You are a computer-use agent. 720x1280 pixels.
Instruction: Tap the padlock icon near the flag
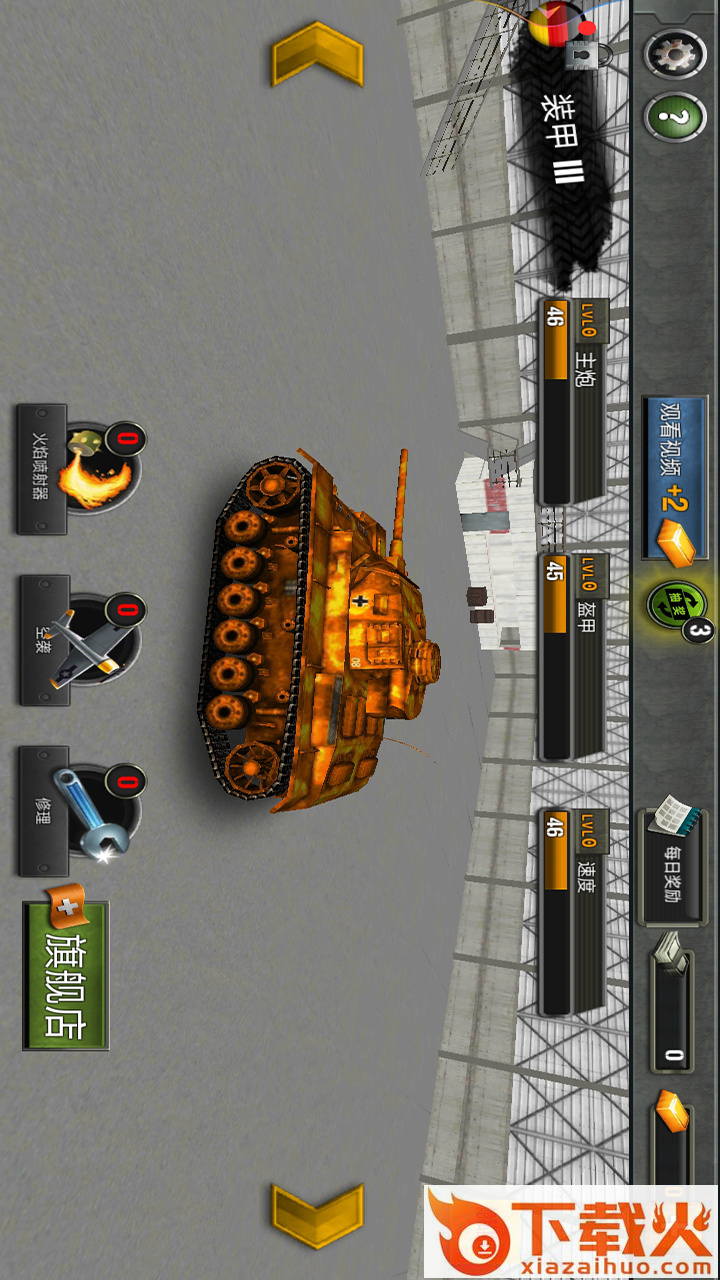[580, 55]
